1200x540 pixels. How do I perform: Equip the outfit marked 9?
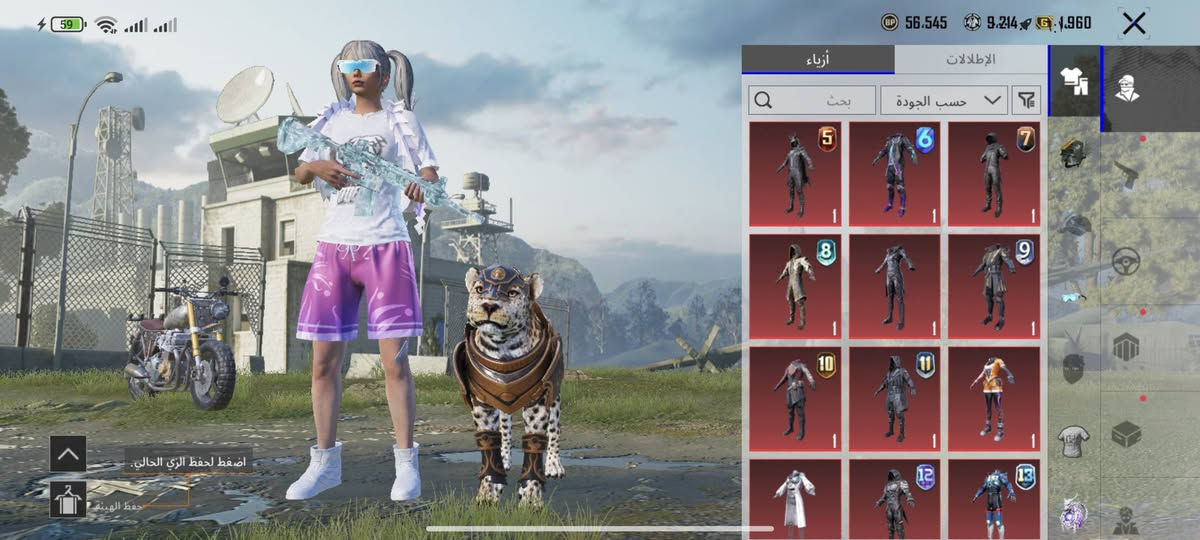[x=994, y=286]
